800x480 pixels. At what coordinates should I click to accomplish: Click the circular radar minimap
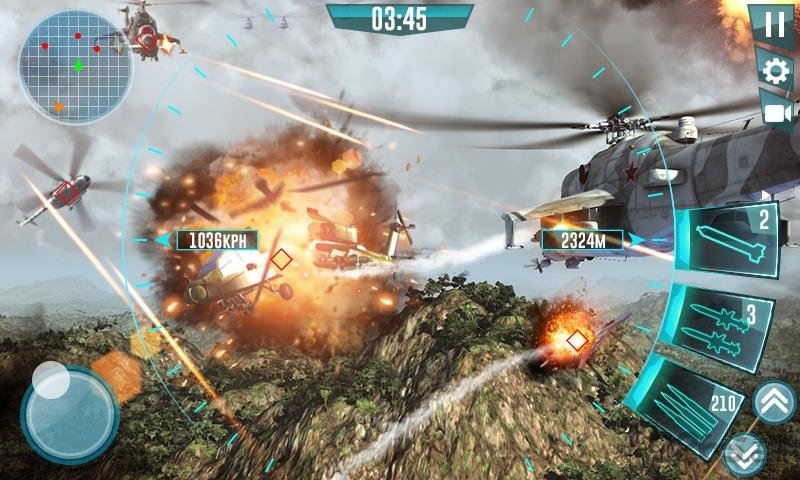(x=75, y=67)
